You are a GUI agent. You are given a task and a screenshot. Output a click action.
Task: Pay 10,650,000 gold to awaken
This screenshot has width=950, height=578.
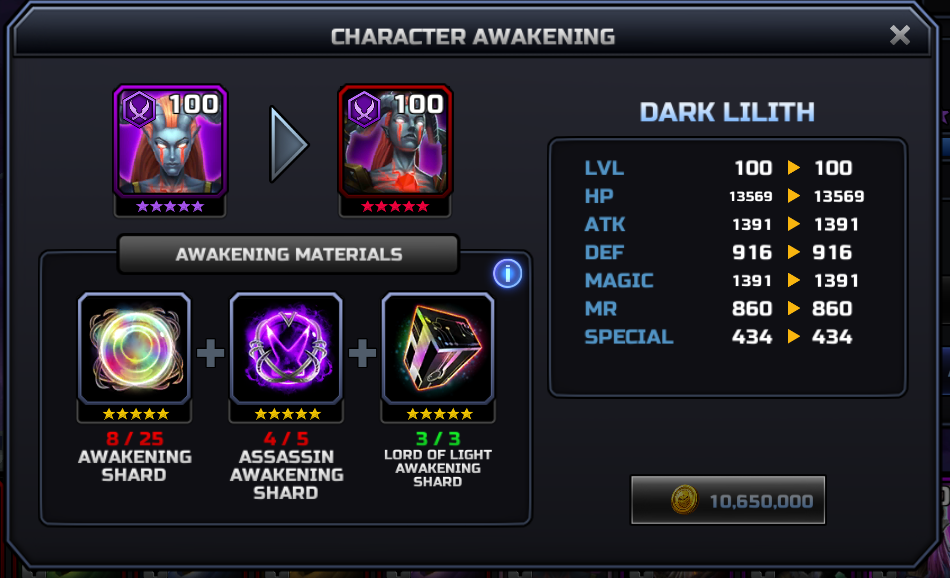(x=728, y=501)
